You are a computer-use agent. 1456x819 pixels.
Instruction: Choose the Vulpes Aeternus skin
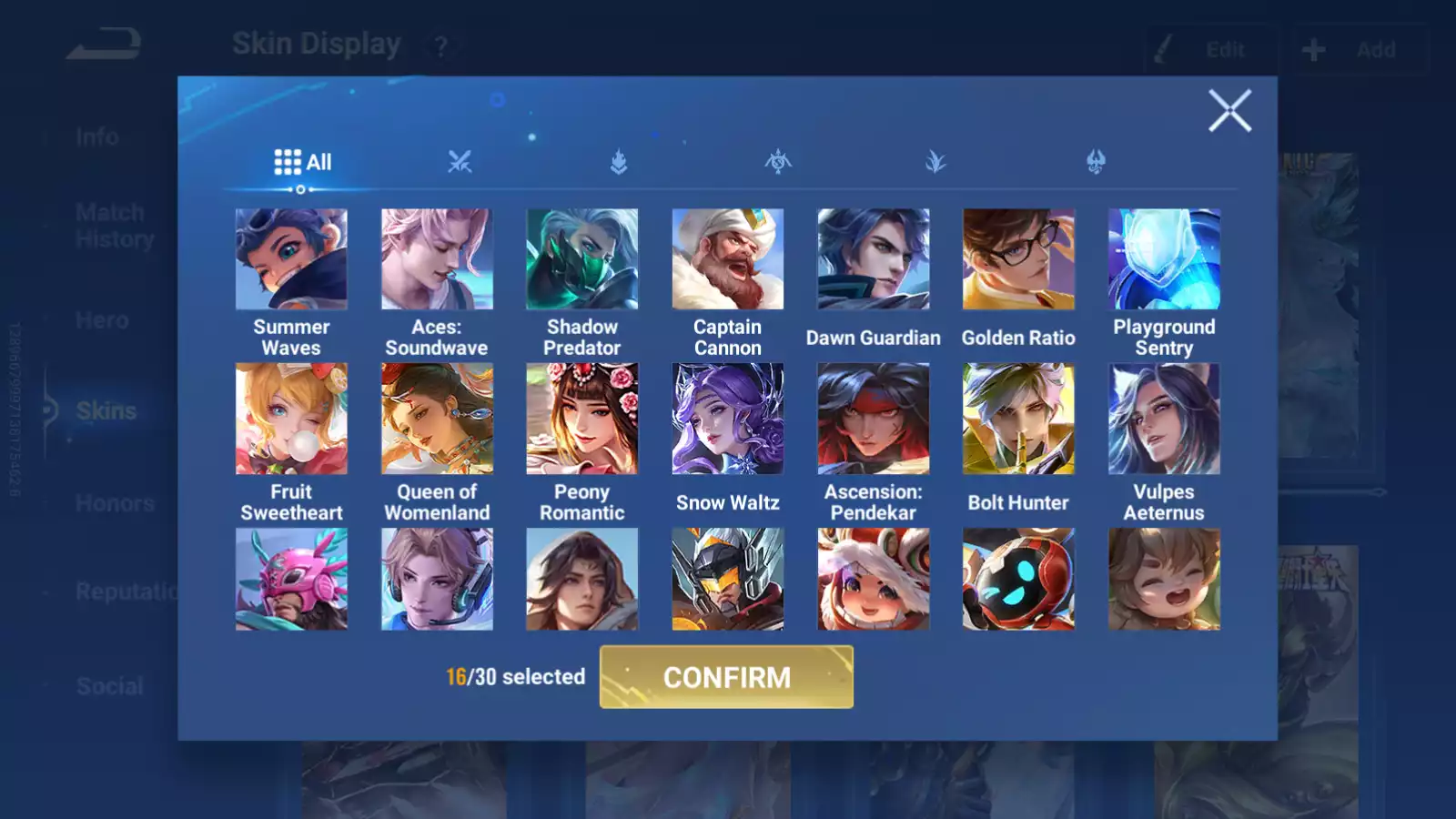(1164, 419)
